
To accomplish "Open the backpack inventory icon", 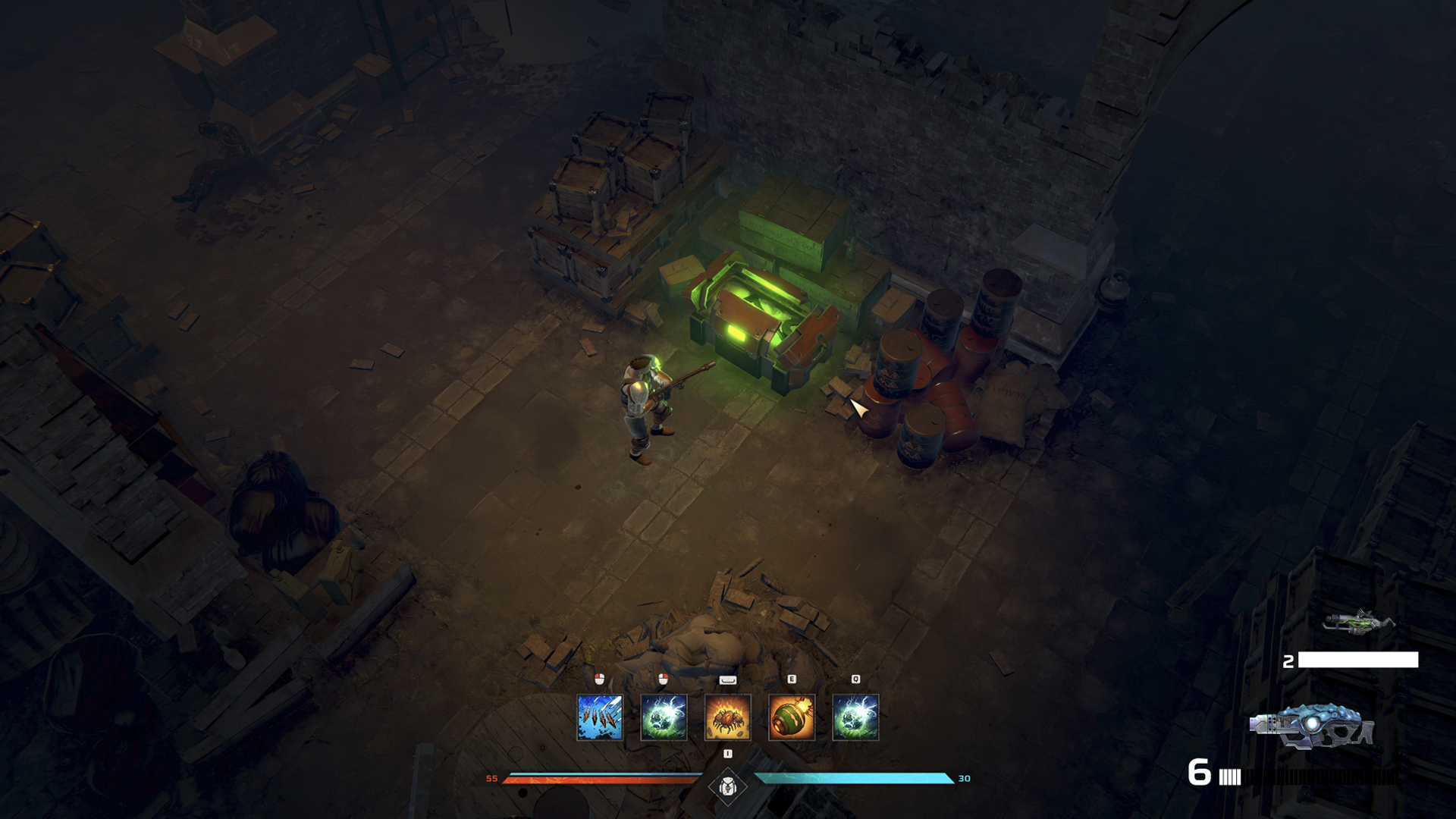I will pyautogui.click(x=728, y=787).
